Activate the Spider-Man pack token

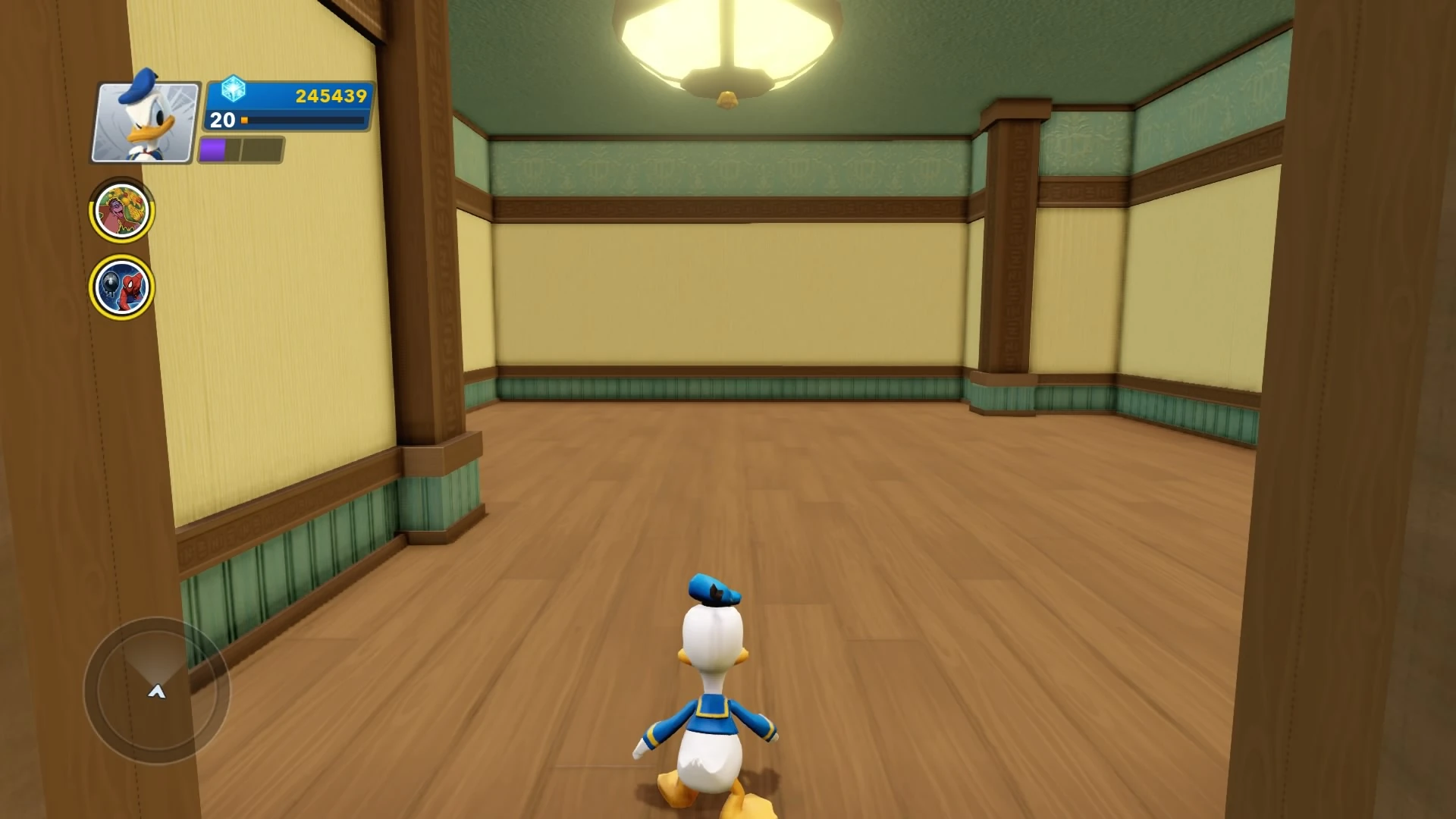point(121,283)
